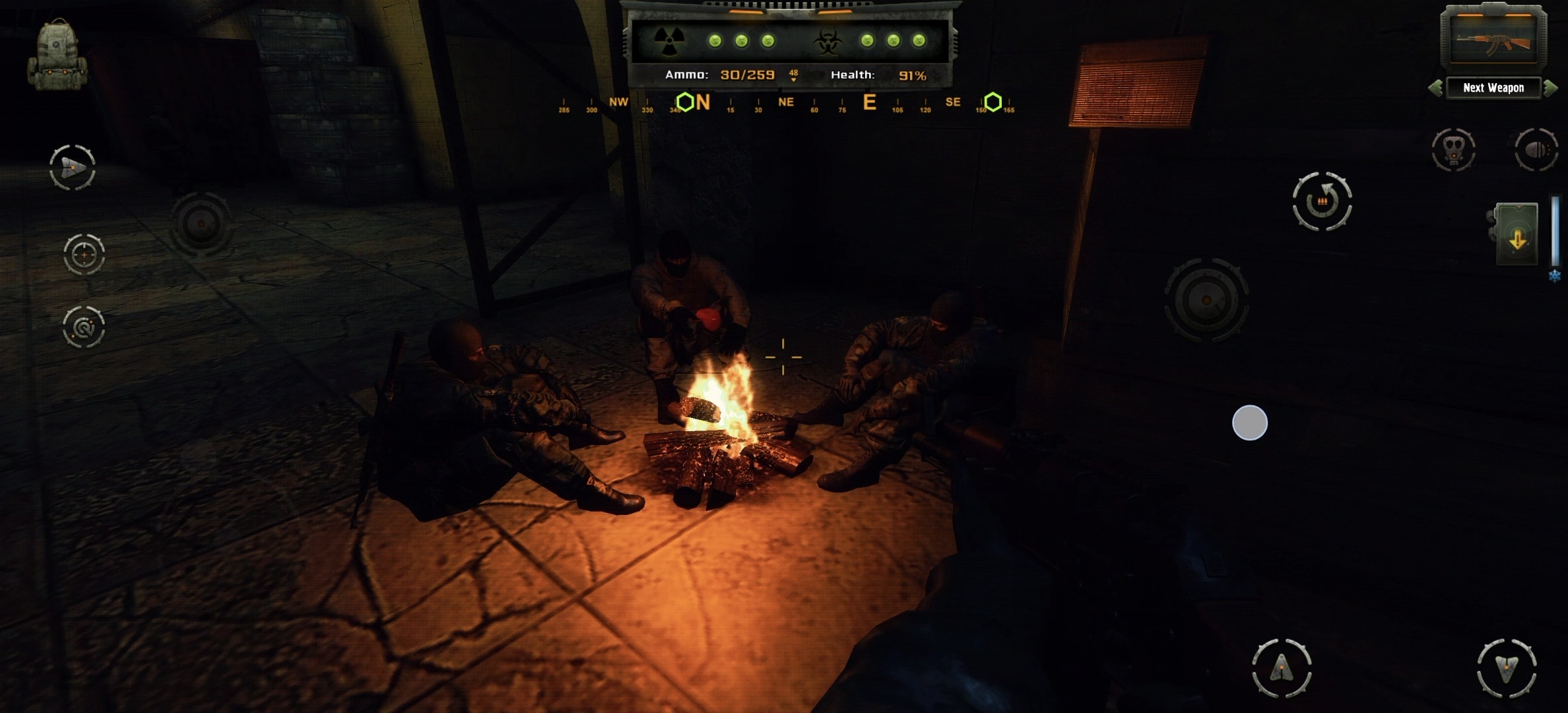Tap the right fire joystick
Viewport: 1568px width, 713px height.
point(1206,300)
